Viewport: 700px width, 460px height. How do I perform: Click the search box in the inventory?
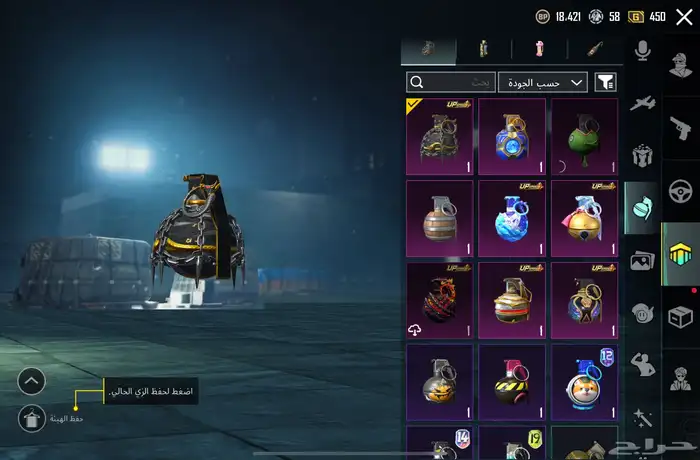(x=451, y=82)
